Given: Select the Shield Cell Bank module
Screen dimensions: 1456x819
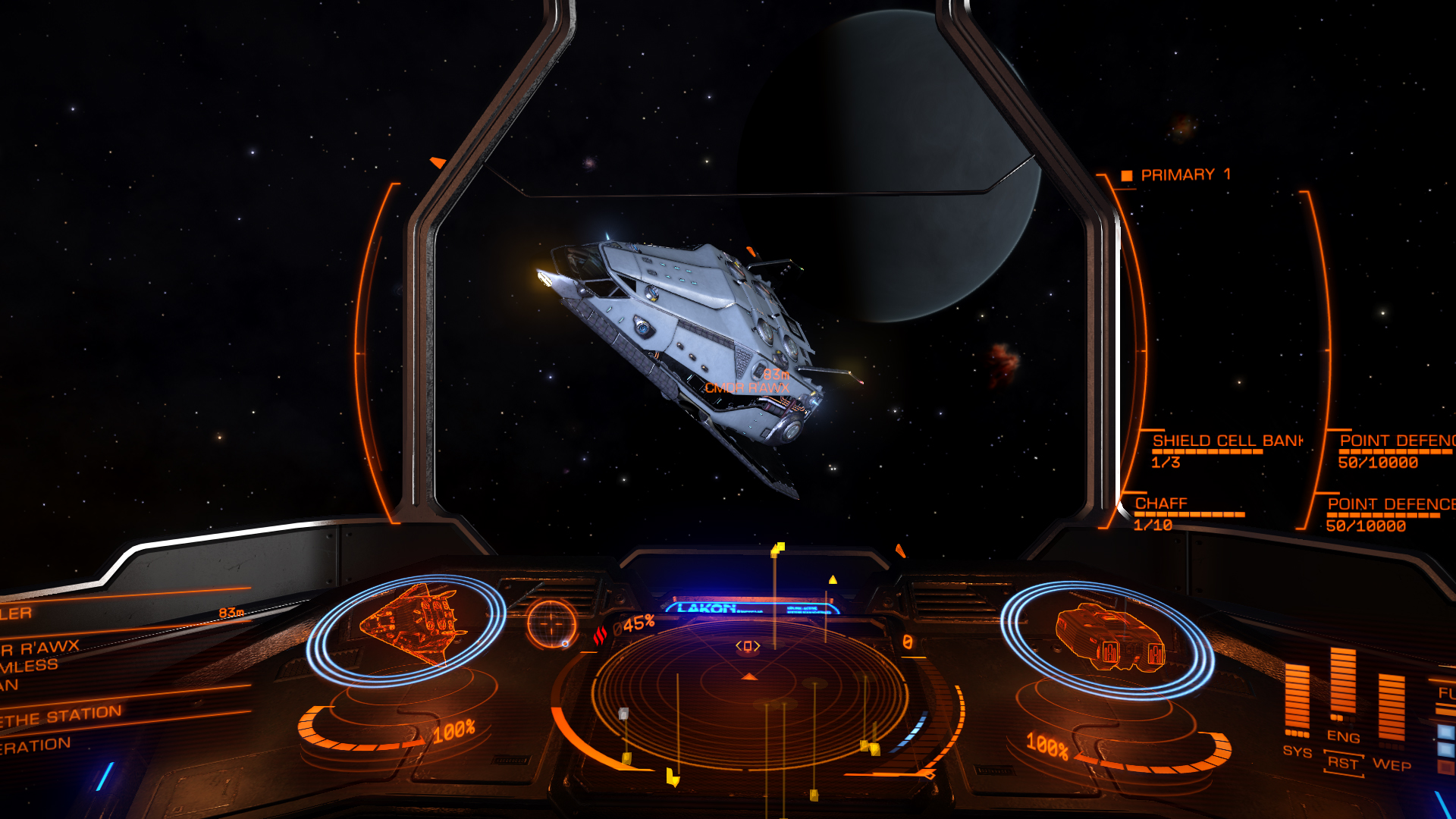Looking at the screenshot, I should tap(1226, 441).
